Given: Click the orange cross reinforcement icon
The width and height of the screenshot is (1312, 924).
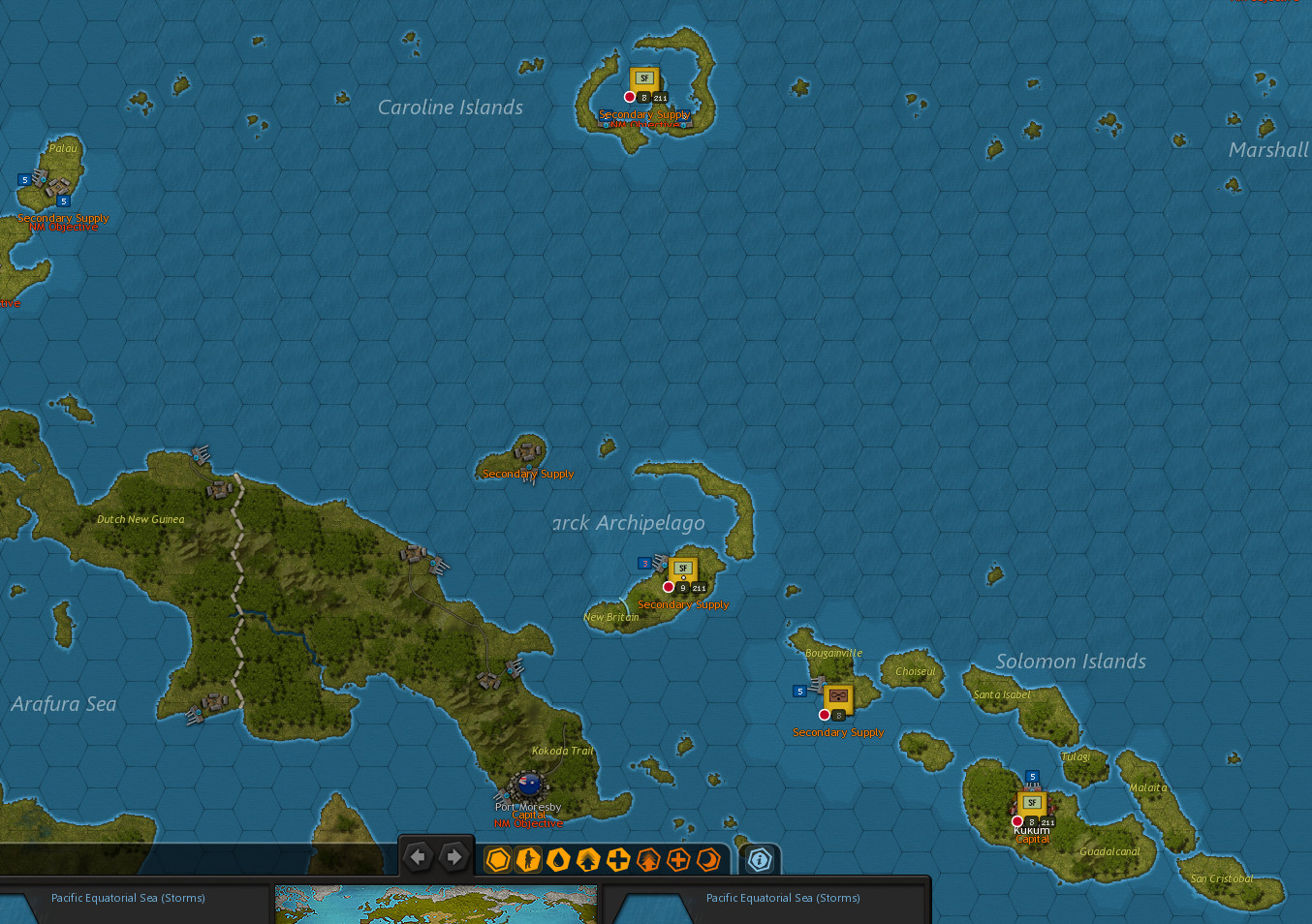Looking at the screenshot, I should point(678,859).
